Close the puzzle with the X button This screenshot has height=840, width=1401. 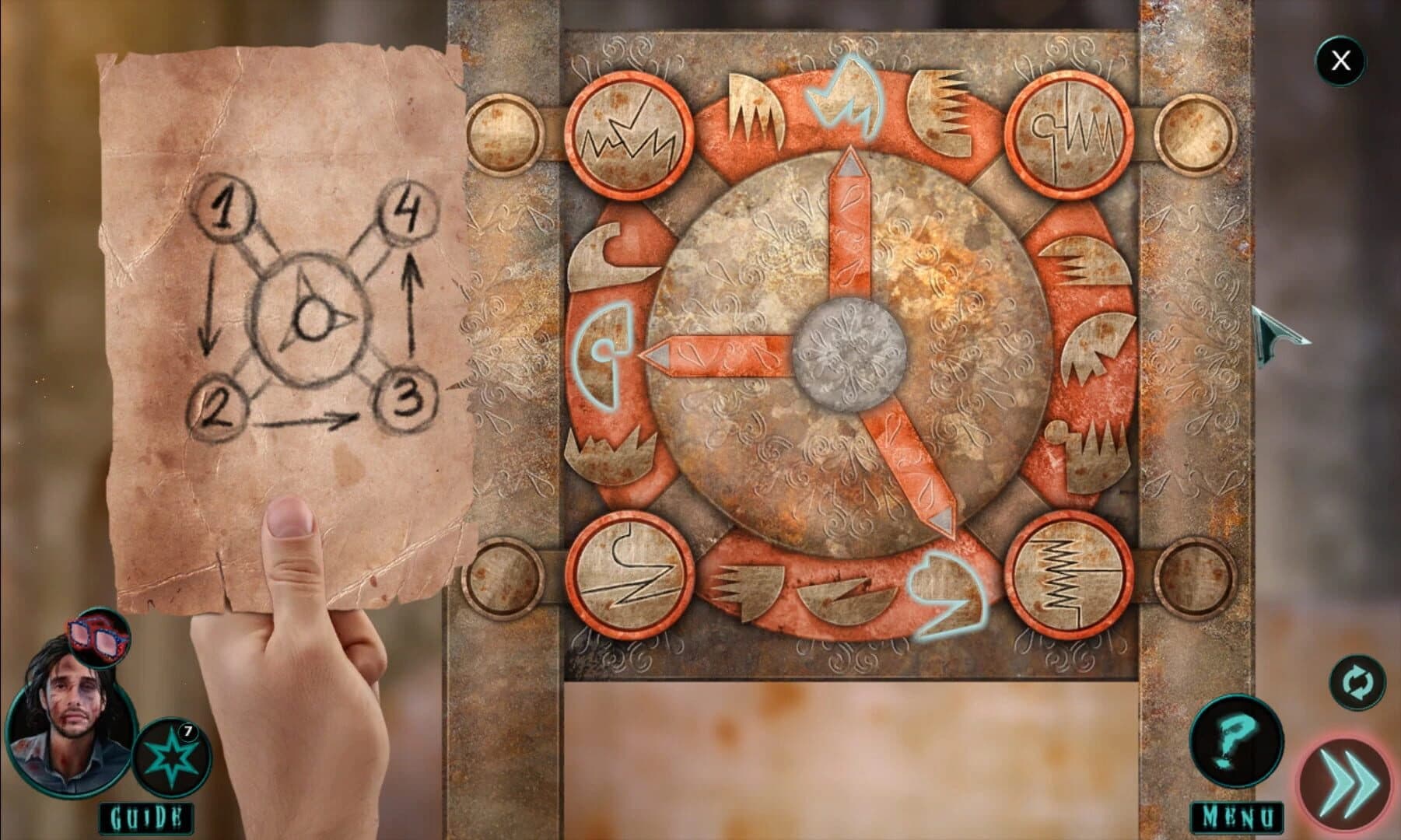click(1340, 60)
